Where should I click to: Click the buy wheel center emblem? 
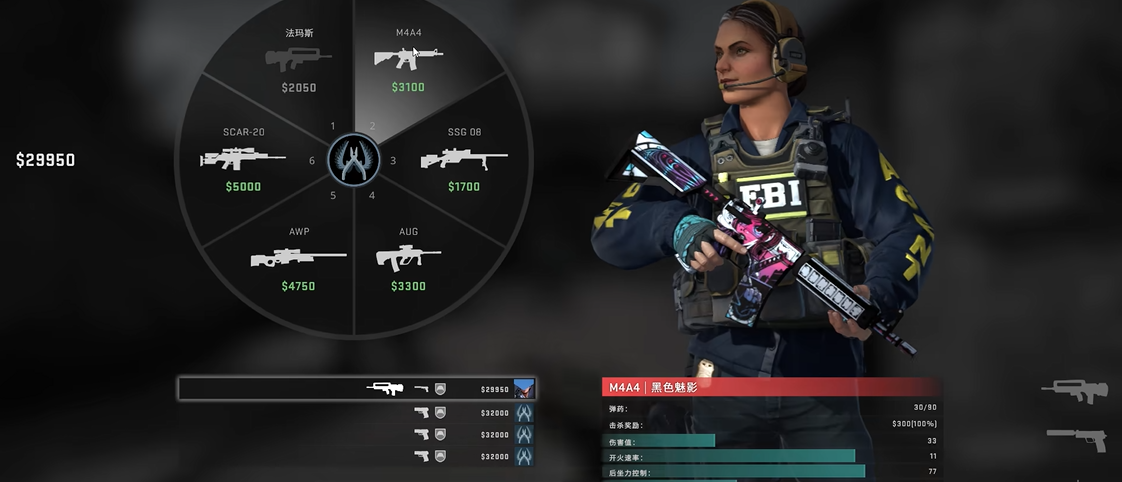tap(353, 160)
